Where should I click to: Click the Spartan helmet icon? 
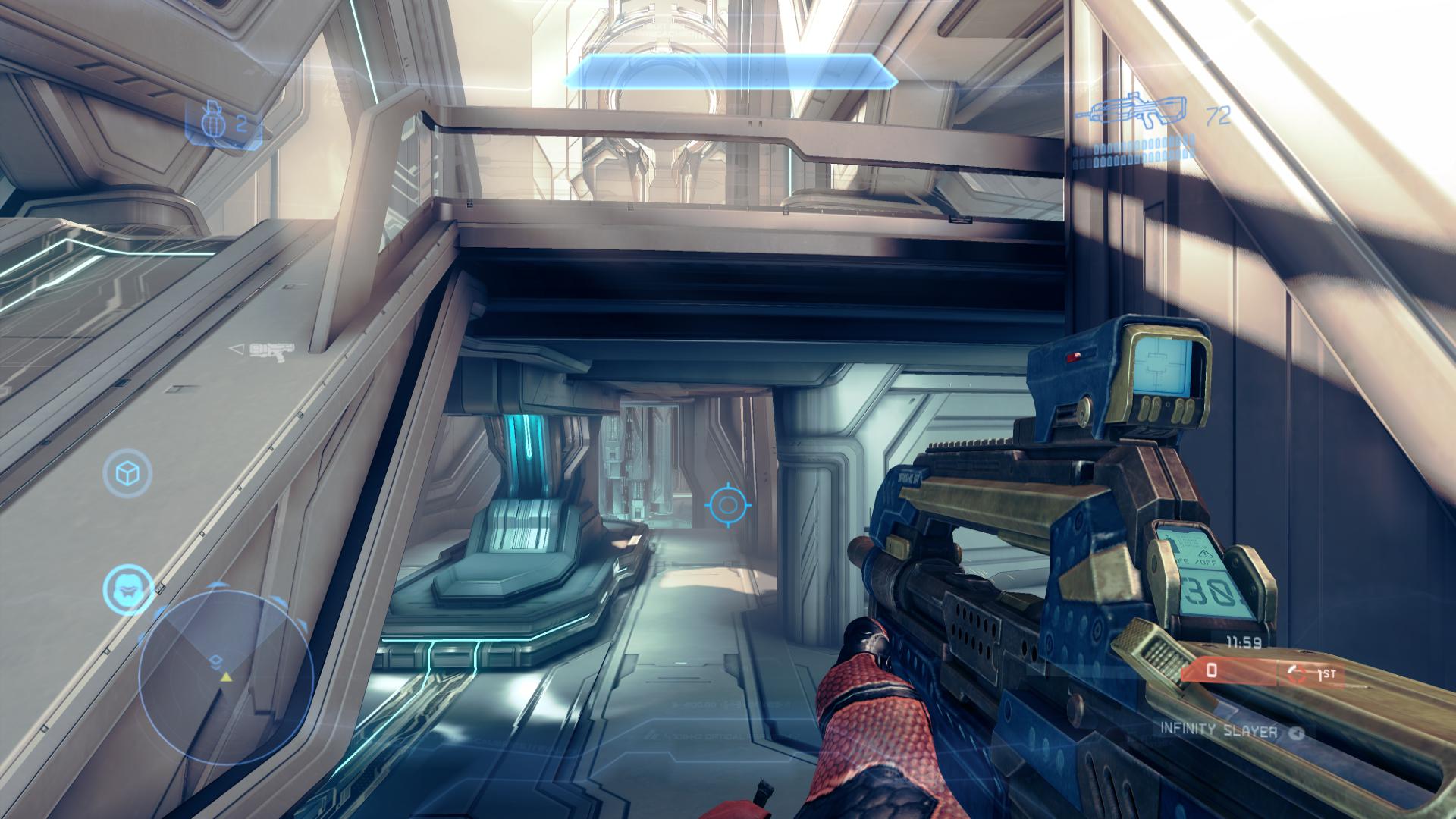click(127, 585)
